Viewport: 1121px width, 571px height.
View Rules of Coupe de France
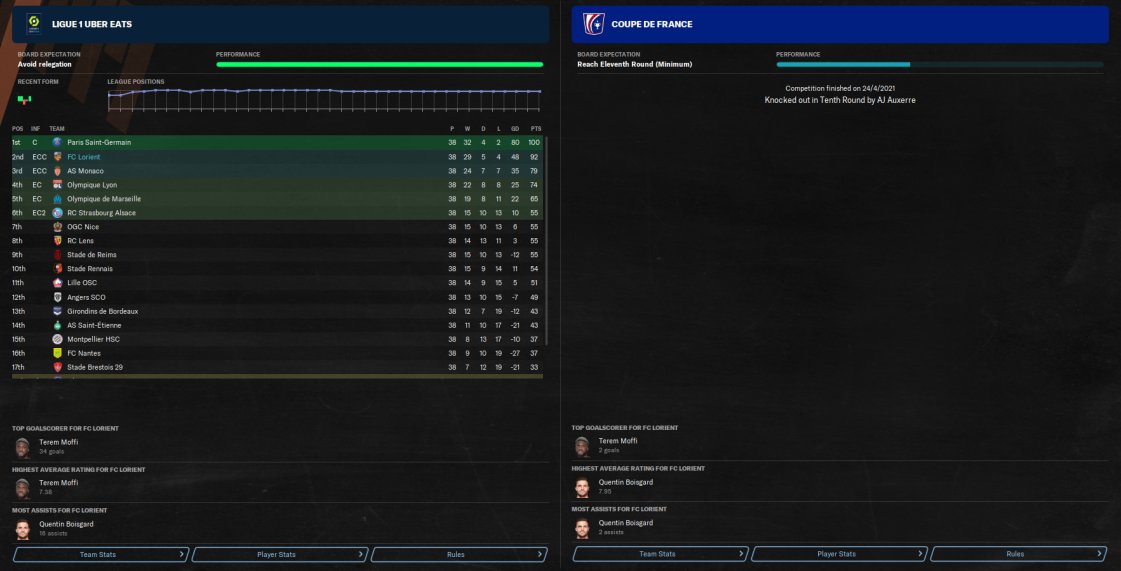point(1017,553)
